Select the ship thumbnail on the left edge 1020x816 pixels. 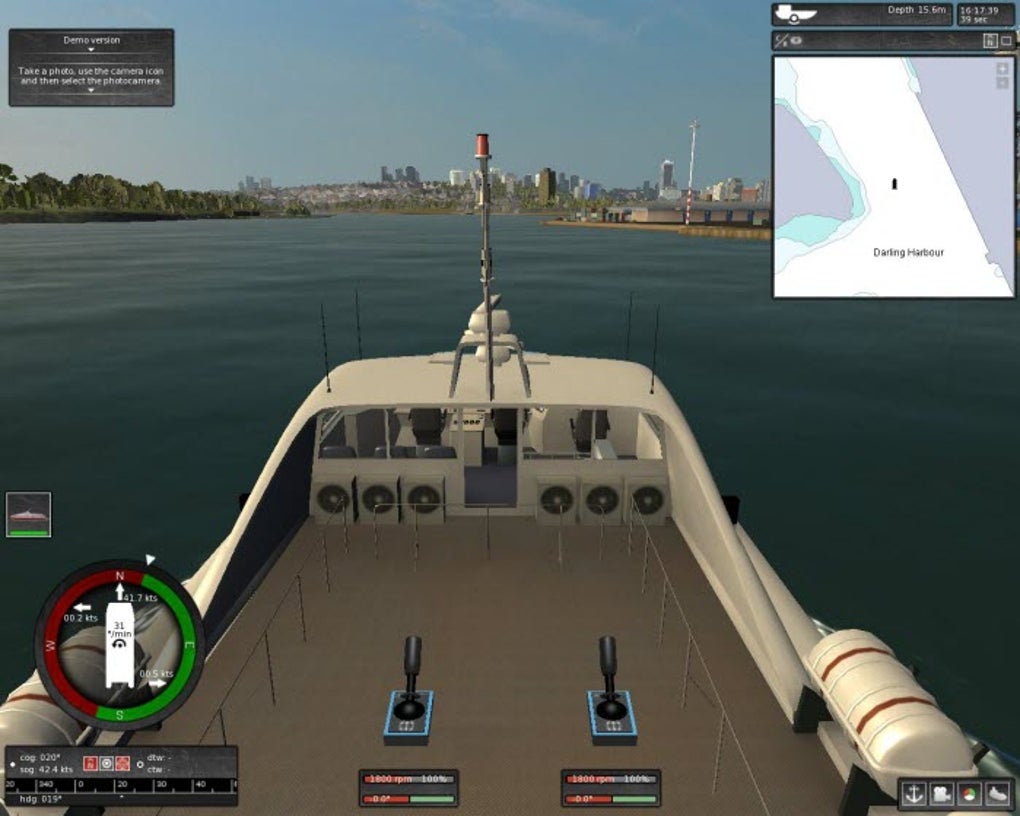click(28, 514)
